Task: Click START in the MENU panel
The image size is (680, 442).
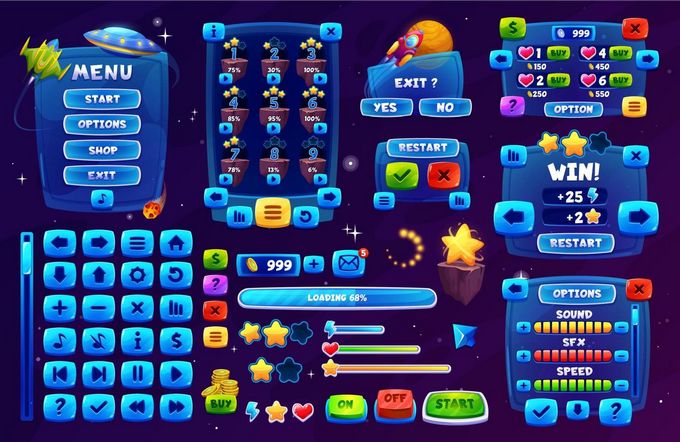Action: (x=102, y=99)
